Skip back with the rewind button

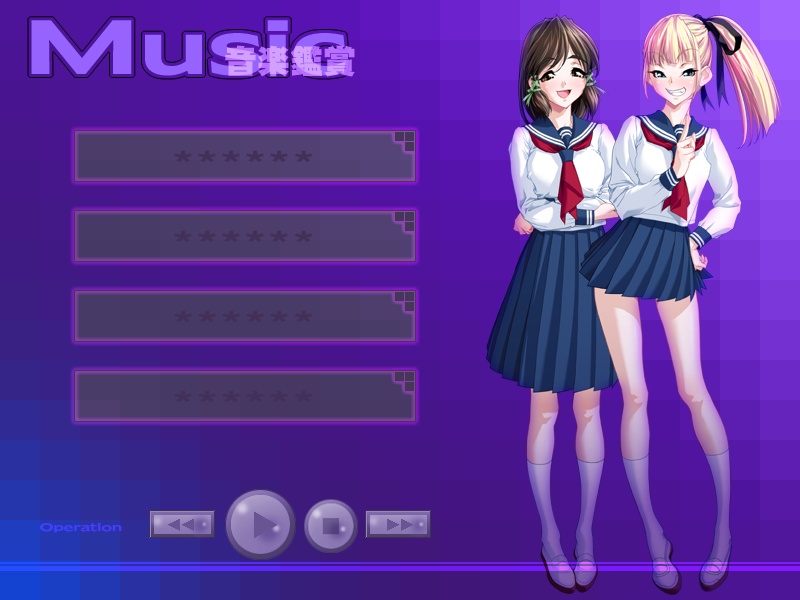click(x=182, y=524)
